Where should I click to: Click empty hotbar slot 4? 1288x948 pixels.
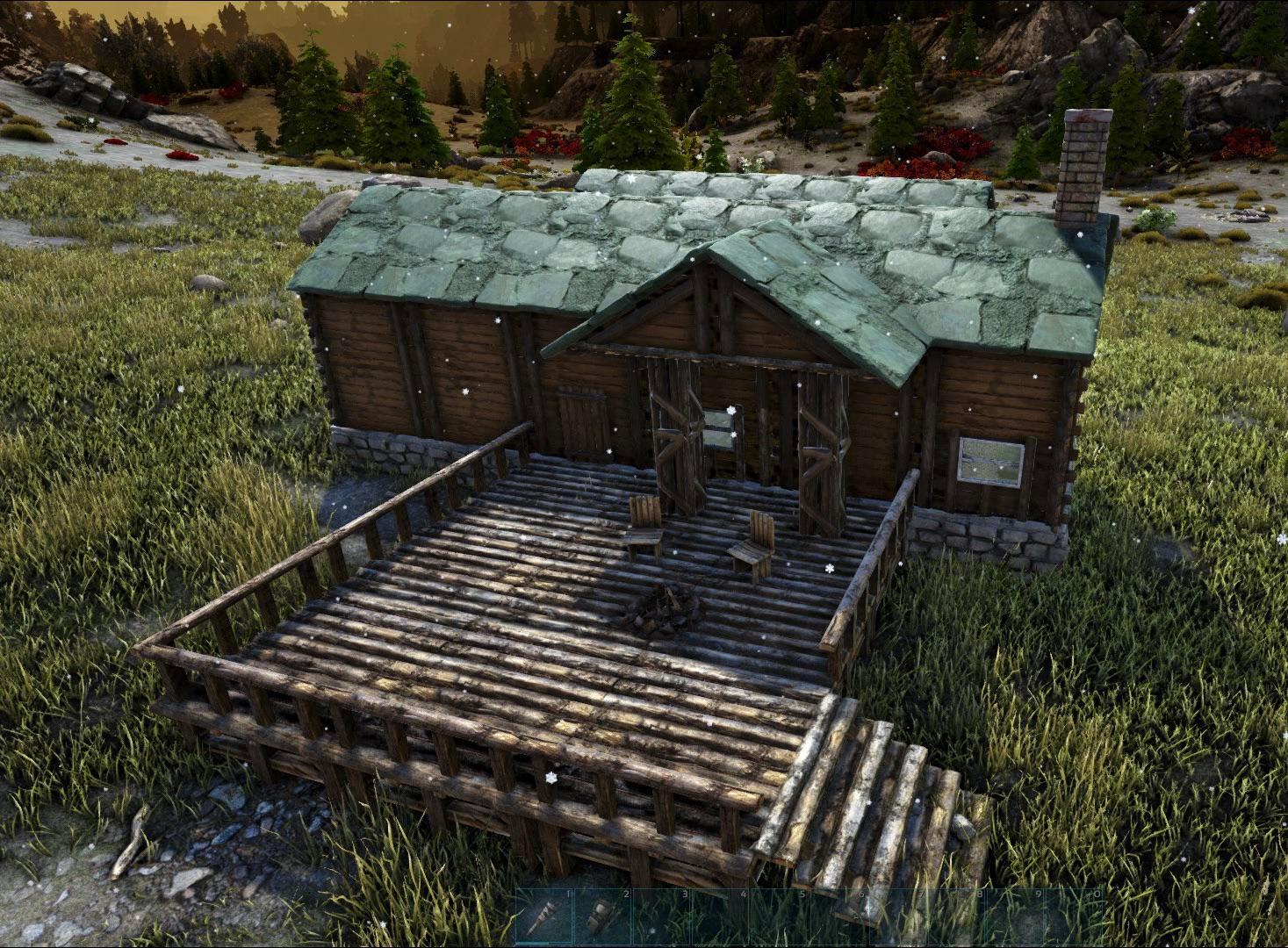[719, 917]
